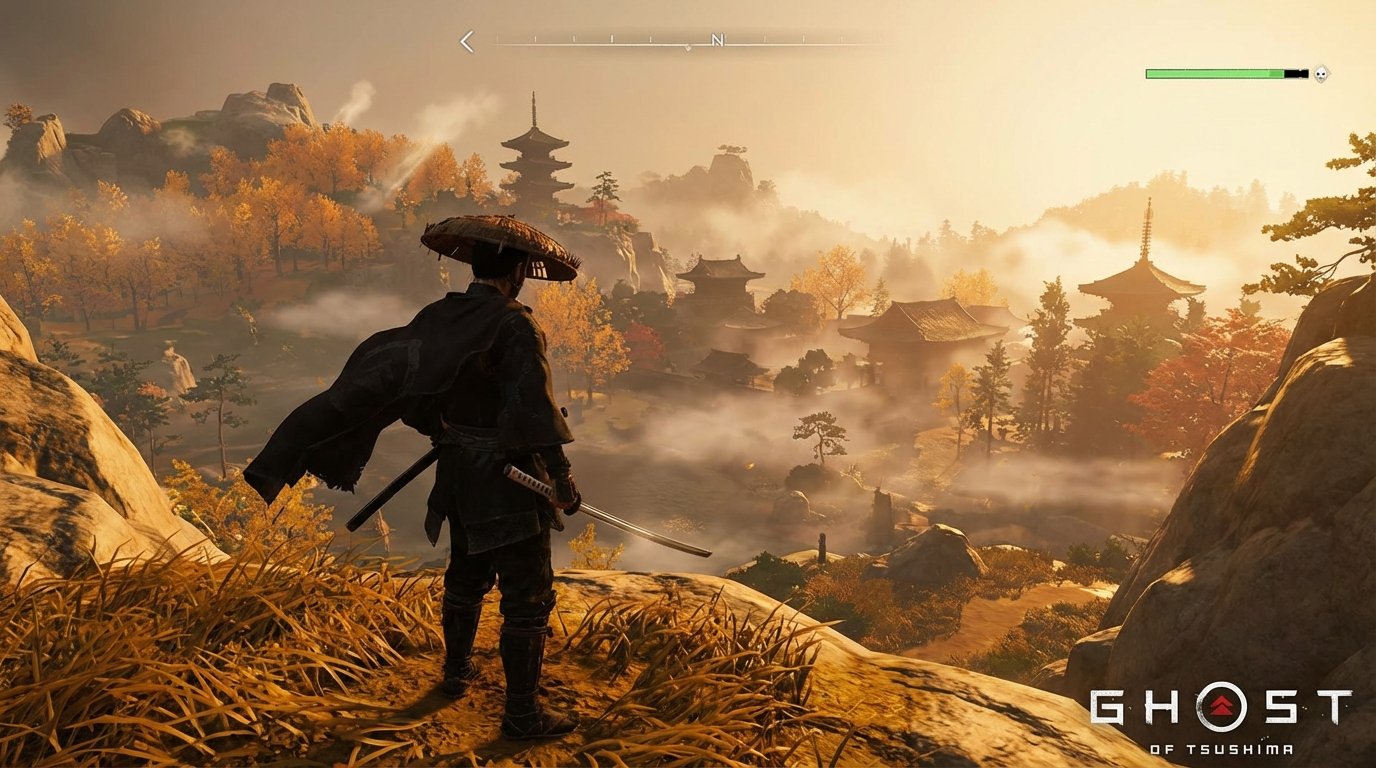This screenshot has height=768, width=1376.
Task: Open the compass tick mark left of north
Action: point(648,38)
